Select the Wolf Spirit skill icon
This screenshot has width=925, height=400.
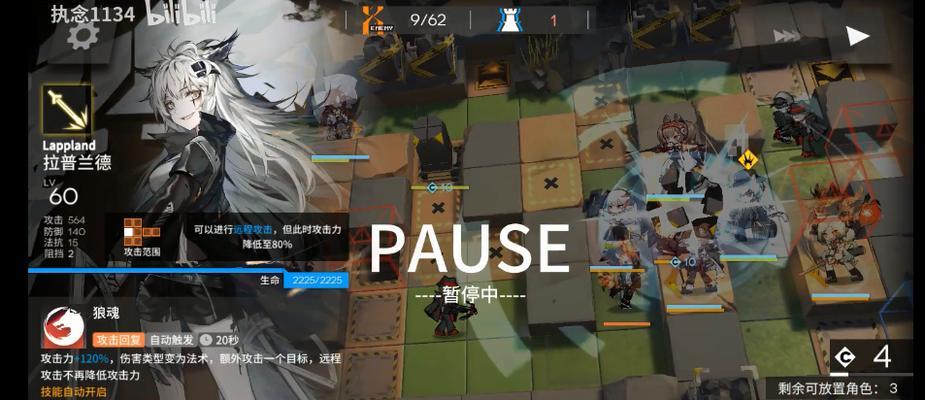click(x=63, y=327)
